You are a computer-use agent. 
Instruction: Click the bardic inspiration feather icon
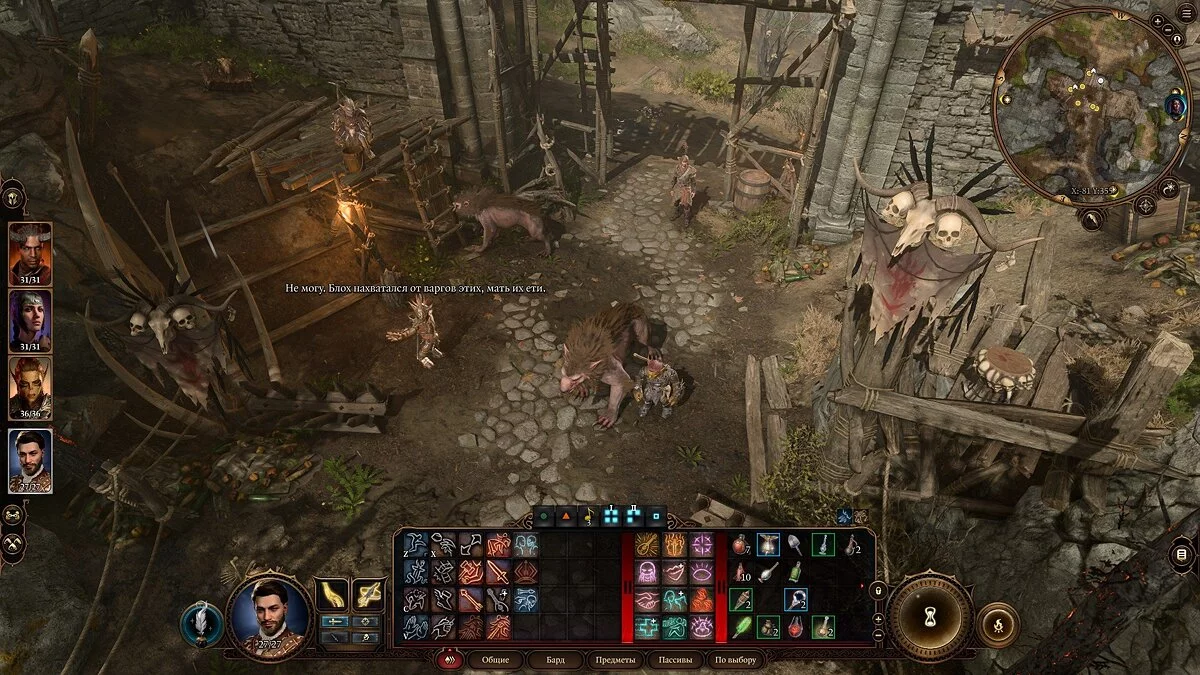[202, 623]
